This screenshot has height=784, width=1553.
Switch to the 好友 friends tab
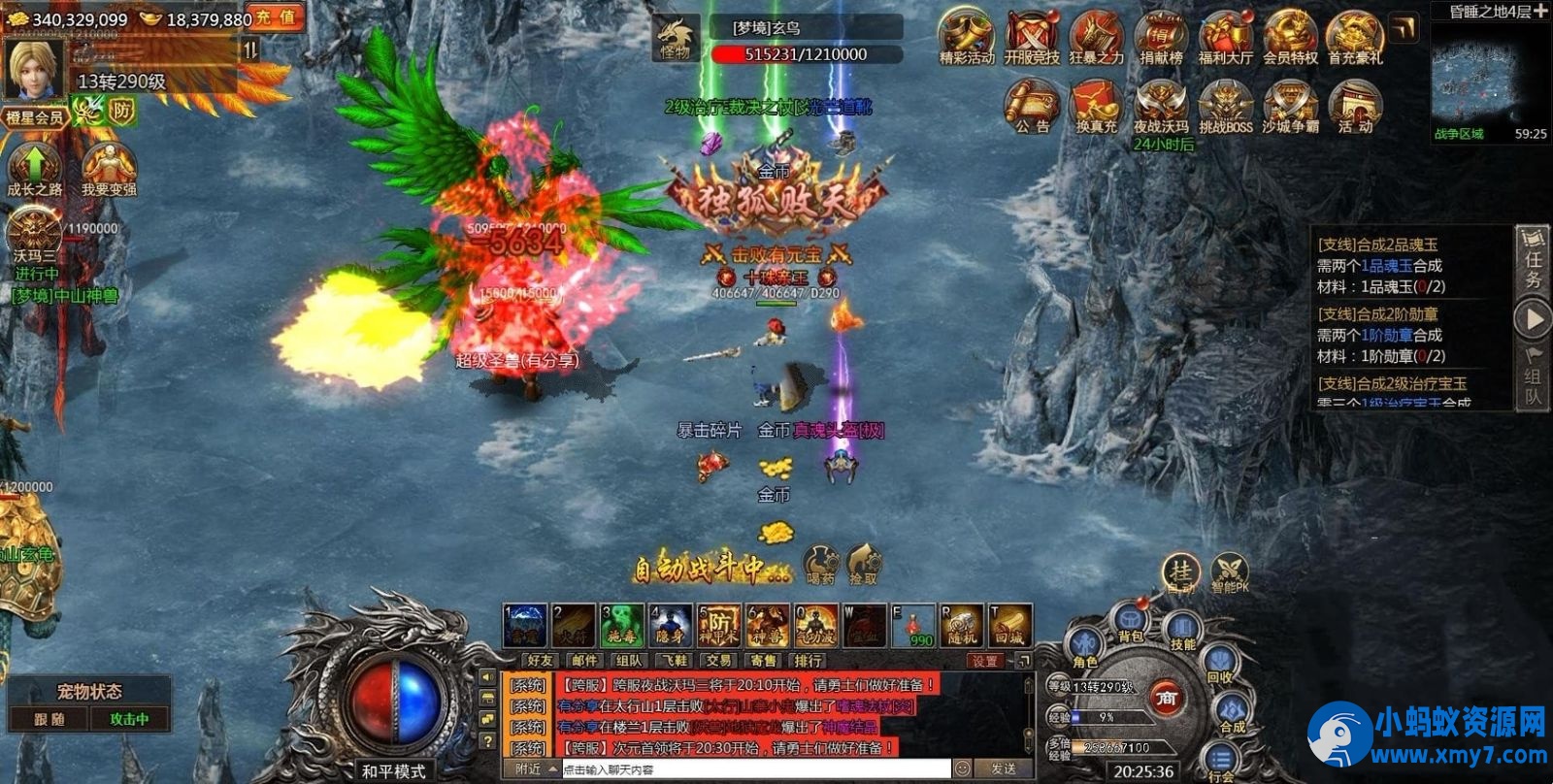(x=541, y=661)
